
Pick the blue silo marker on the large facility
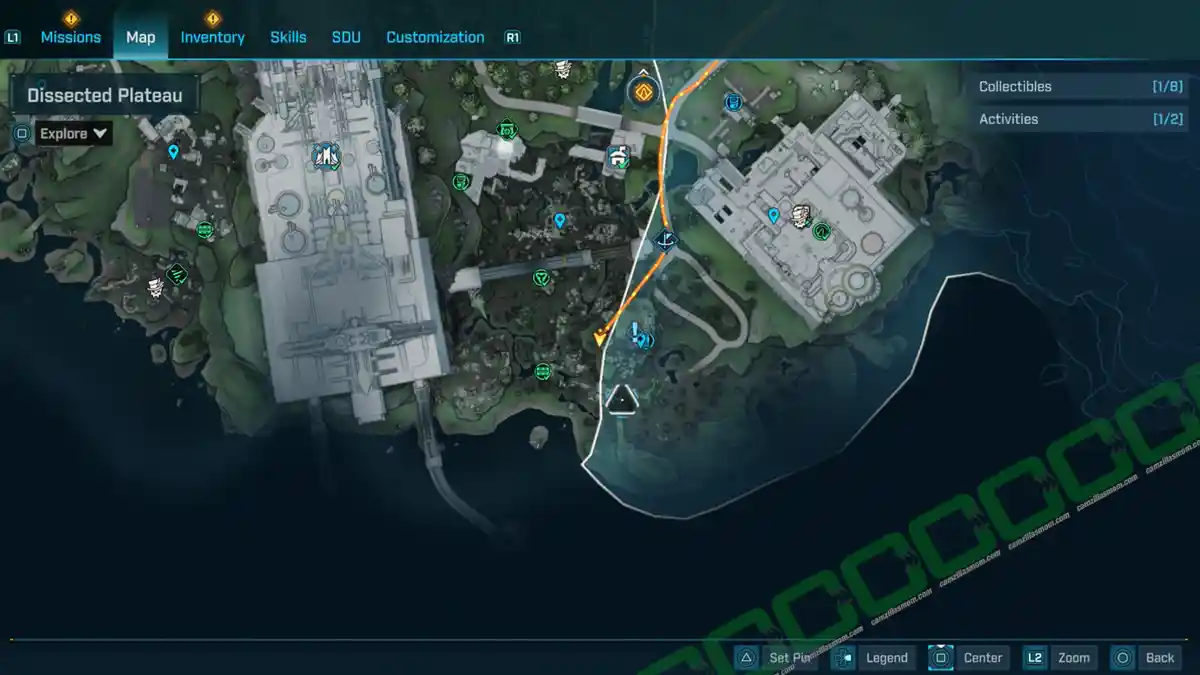(x=326, y=155)
